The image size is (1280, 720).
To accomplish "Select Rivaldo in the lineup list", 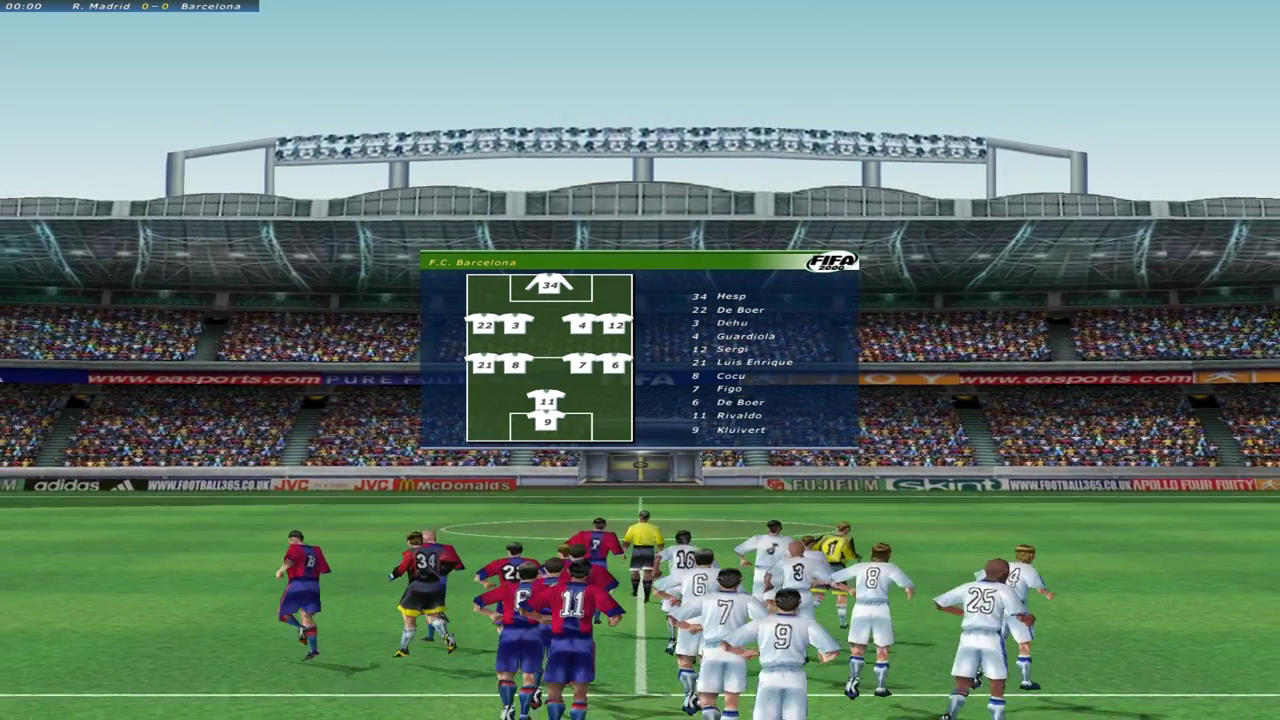I will pos(739,415).
